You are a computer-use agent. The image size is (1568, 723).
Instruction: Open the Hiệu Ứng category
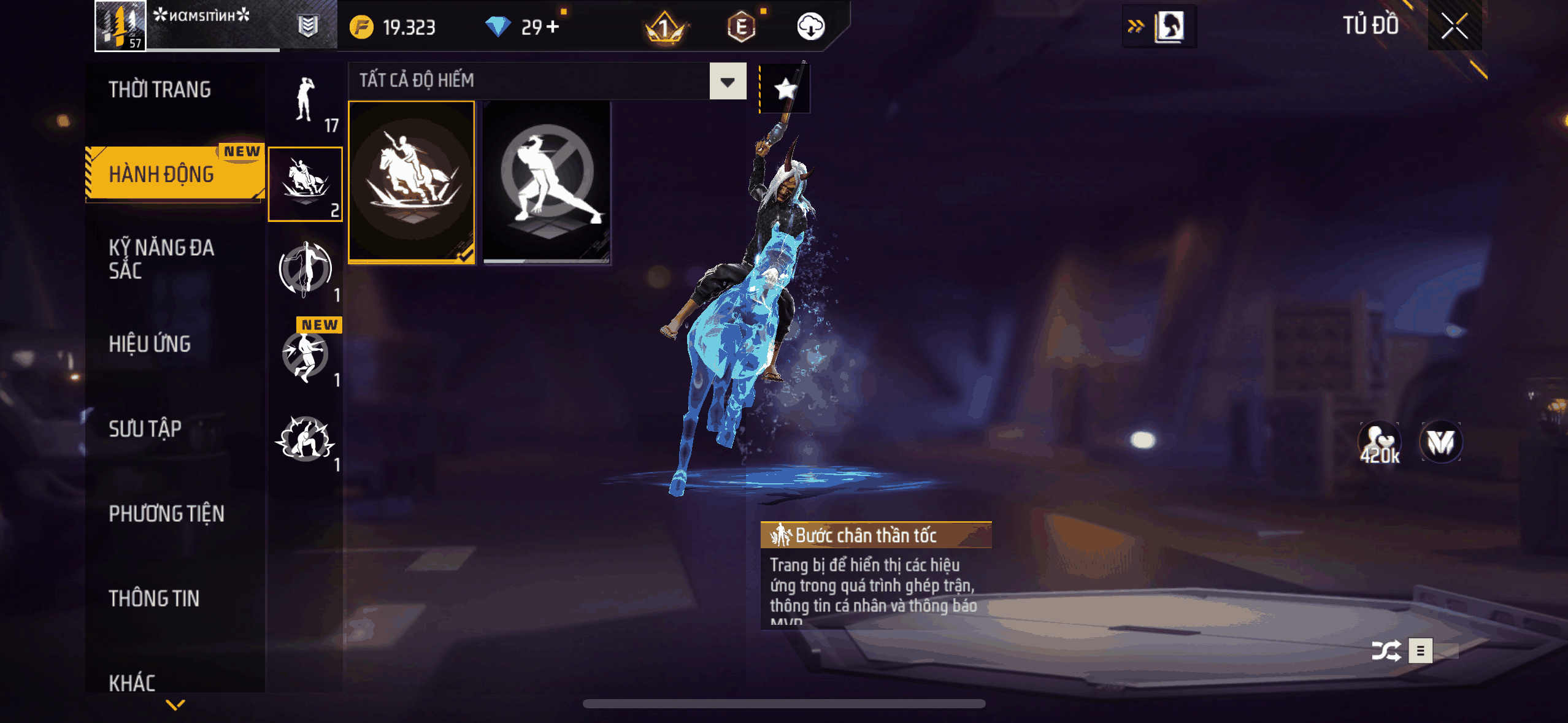click(150, 344)
